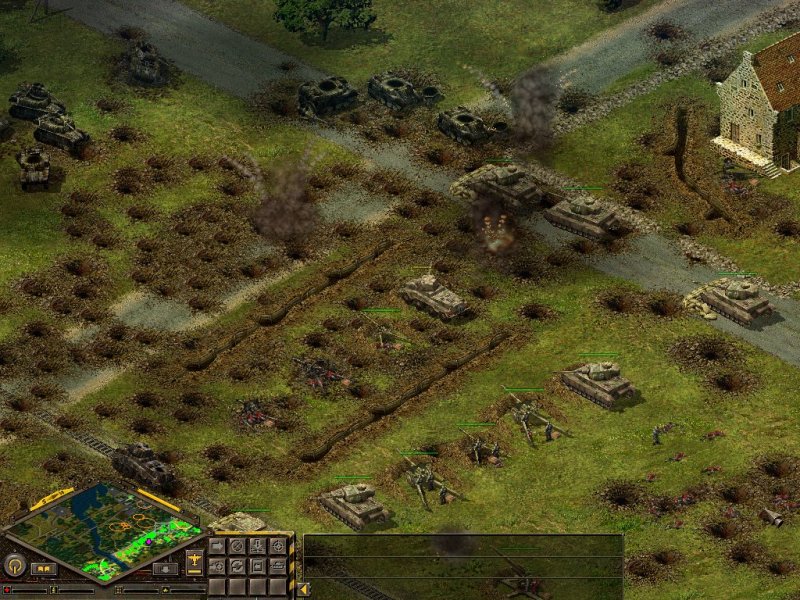Open the main menu power button

click(x=15, y=565)
